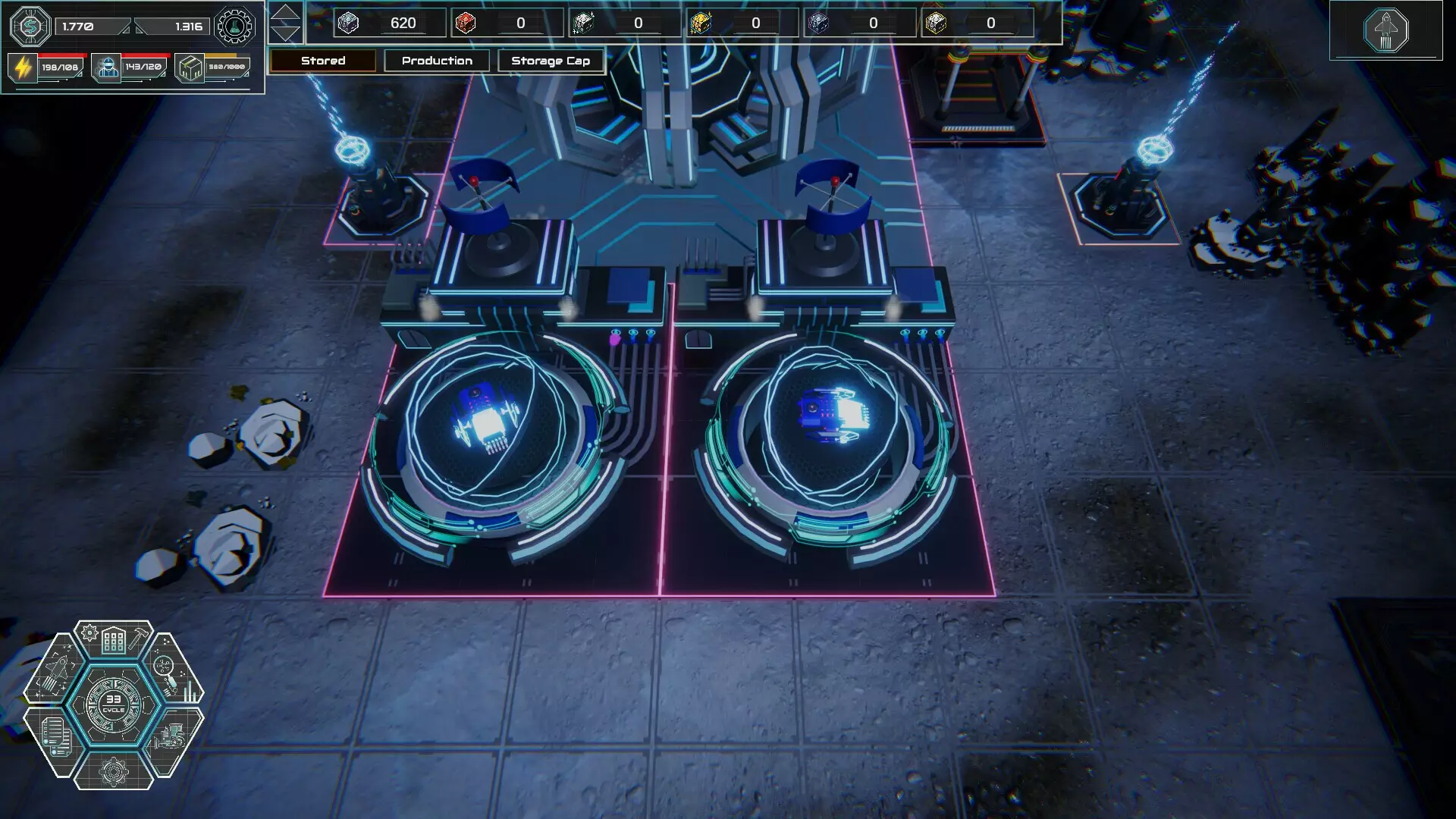Open the research and statistics hexagon
The height and width of the screenshot is (819, 1456).
pyautogui.click(x=173, y=671)
